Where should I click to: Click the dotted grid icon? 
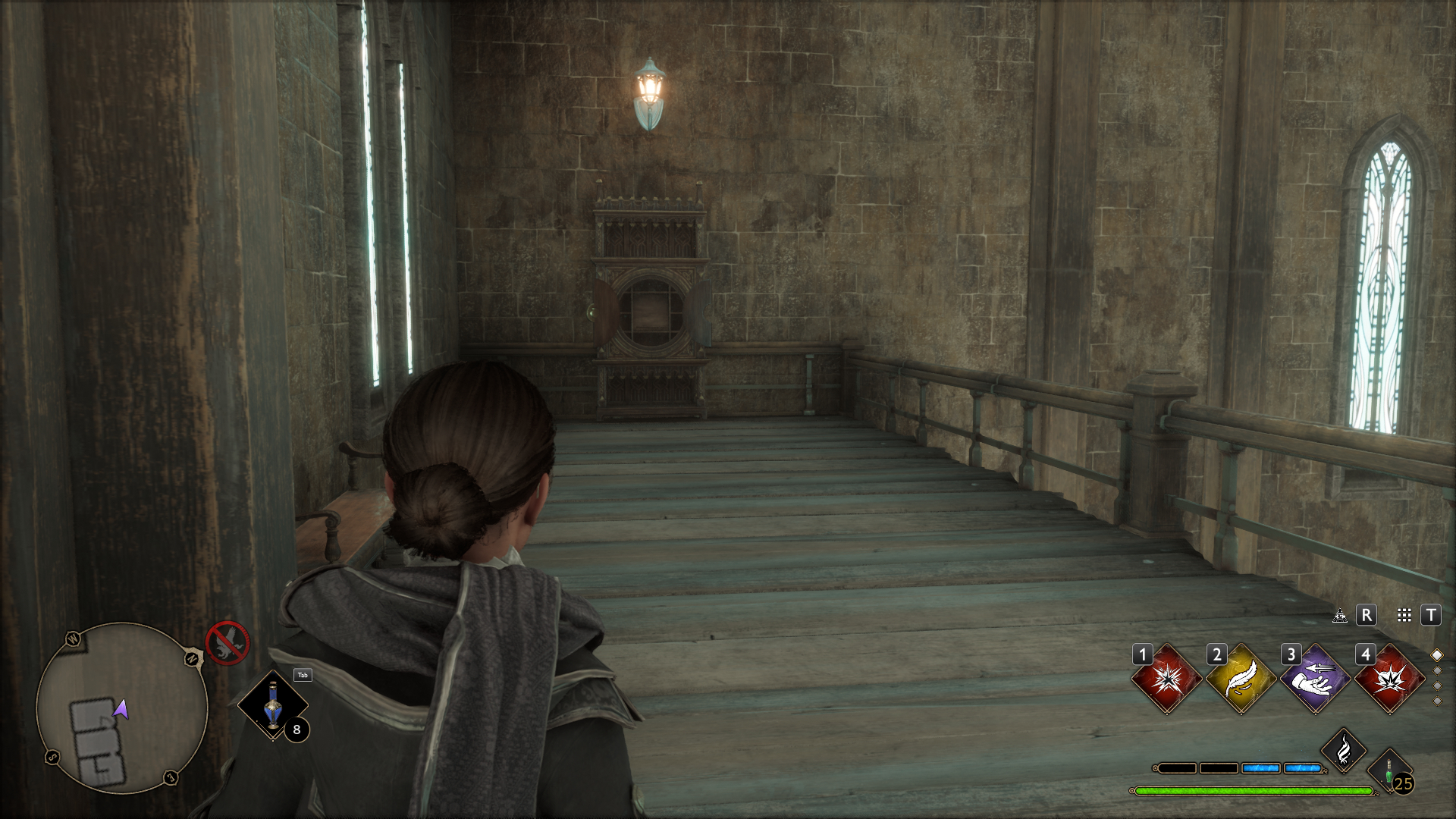coord(1404,616)
